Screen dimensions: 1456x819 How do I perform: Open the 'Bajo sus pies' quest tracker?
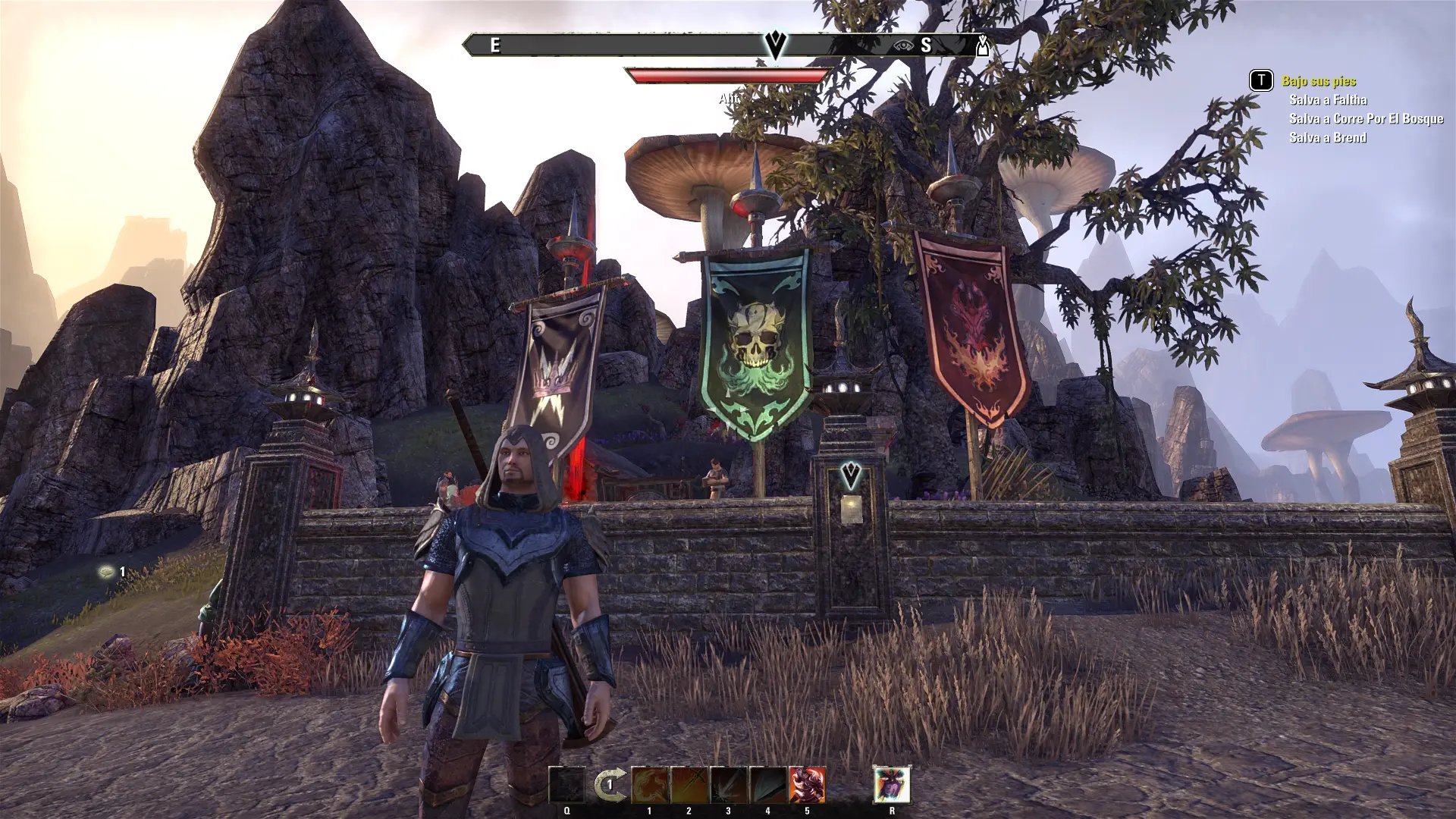pos(1319,81)
